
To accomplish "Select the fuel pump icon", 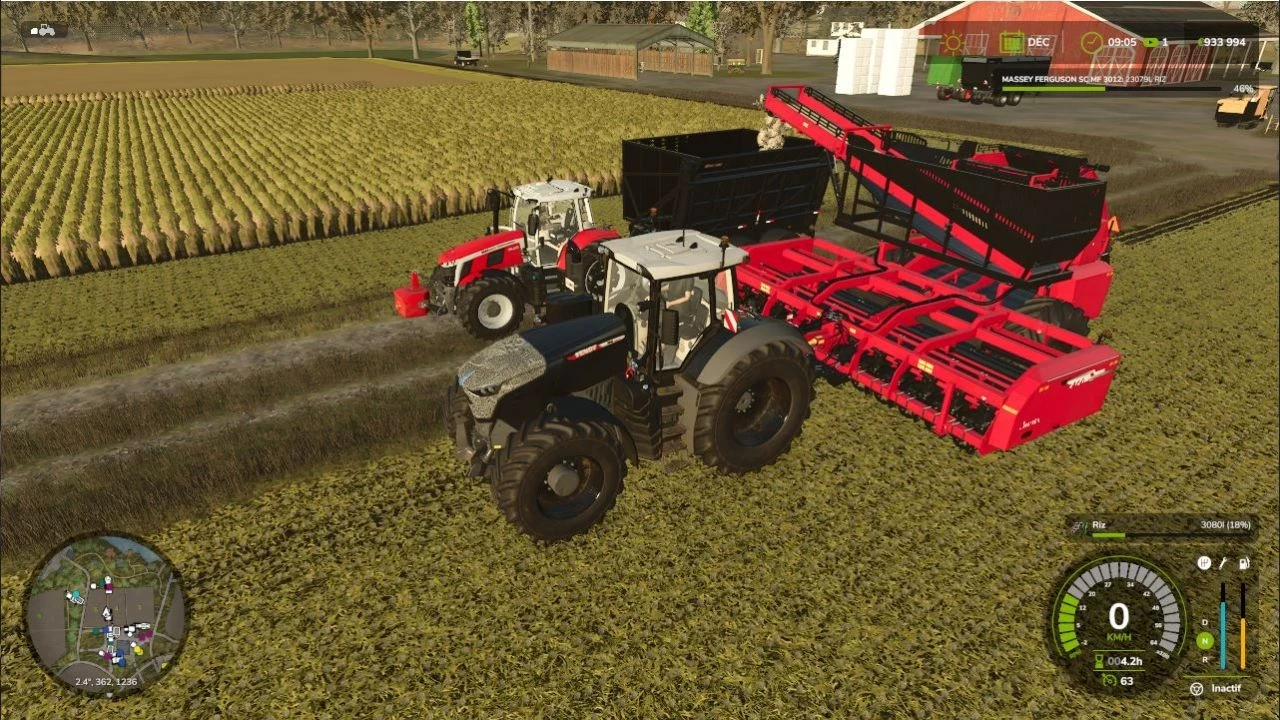I will pos(1244,564).
